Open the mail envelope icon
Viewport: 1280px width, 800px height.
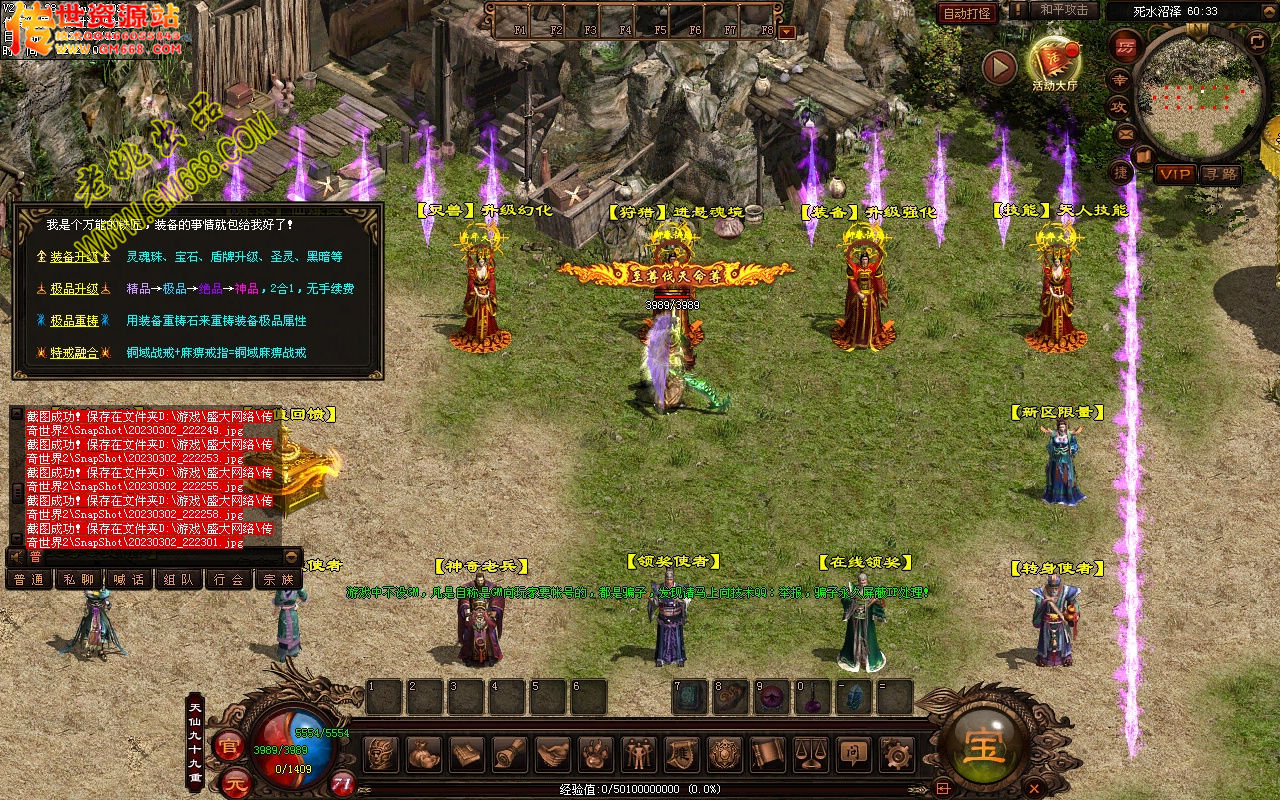pos(1125,133)
